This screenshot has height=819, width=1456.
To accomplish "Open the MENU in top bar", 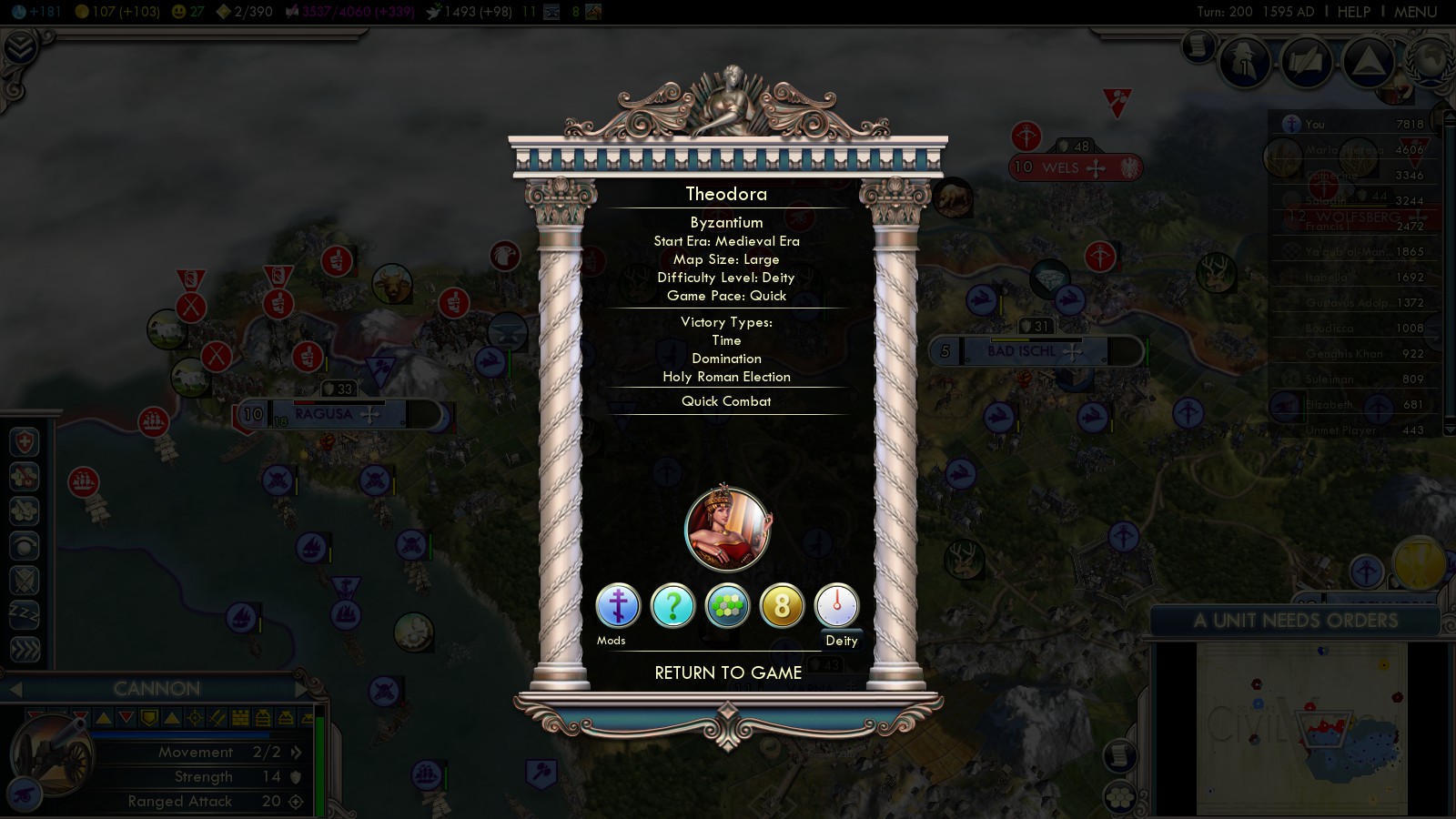I will click(x=1415, y=12).
